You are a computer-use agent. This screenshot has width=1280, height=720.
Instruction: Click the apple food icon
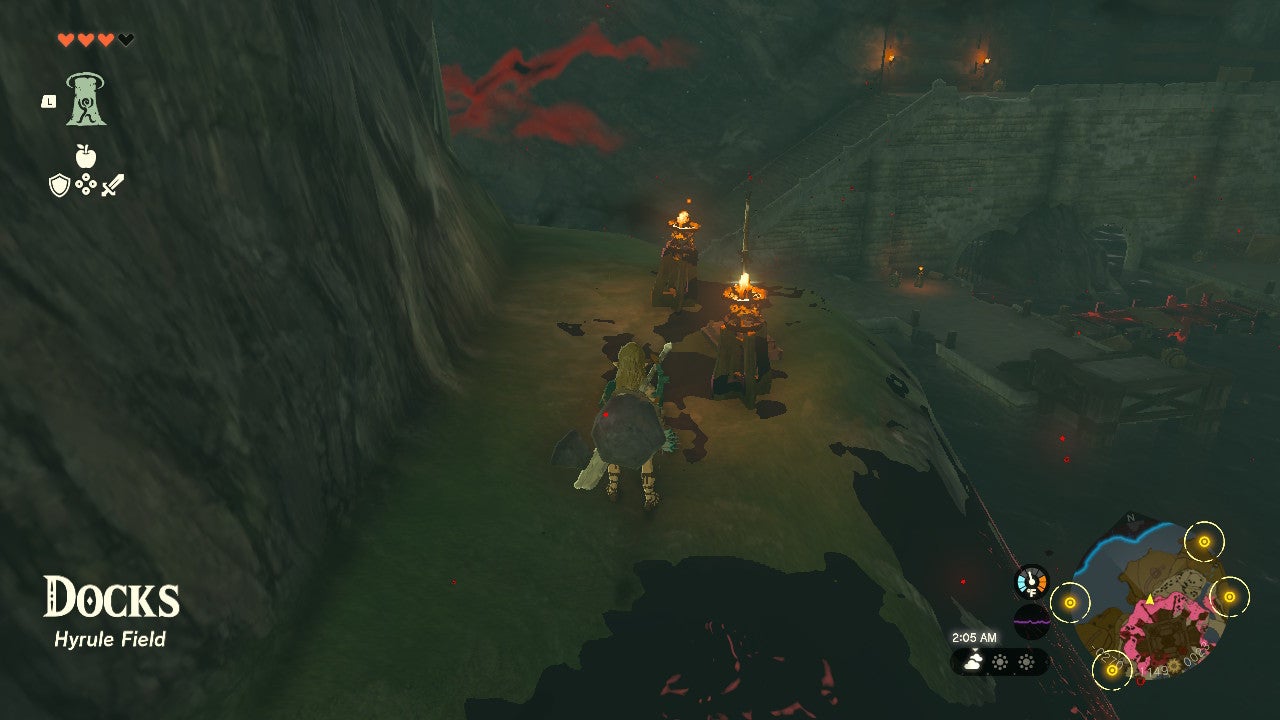click(85, 155)
